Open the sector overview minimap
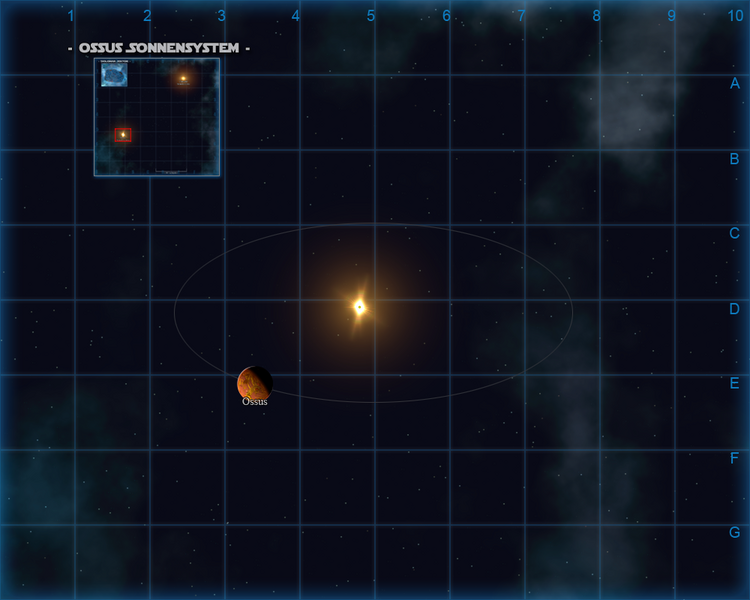Screen dimensions: 750x600 157,117
